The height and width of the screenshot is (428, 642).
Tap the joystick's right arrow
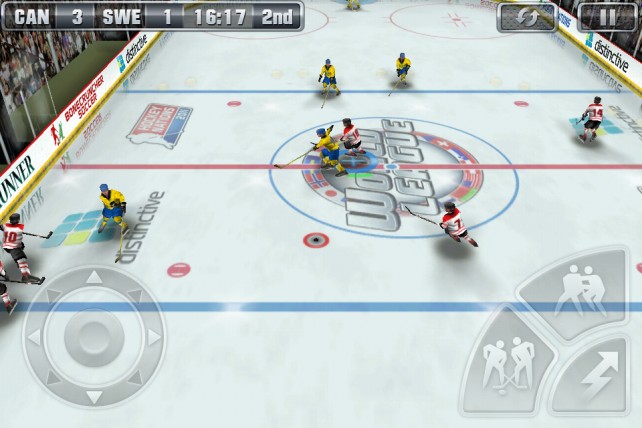(x=153, y=337)
